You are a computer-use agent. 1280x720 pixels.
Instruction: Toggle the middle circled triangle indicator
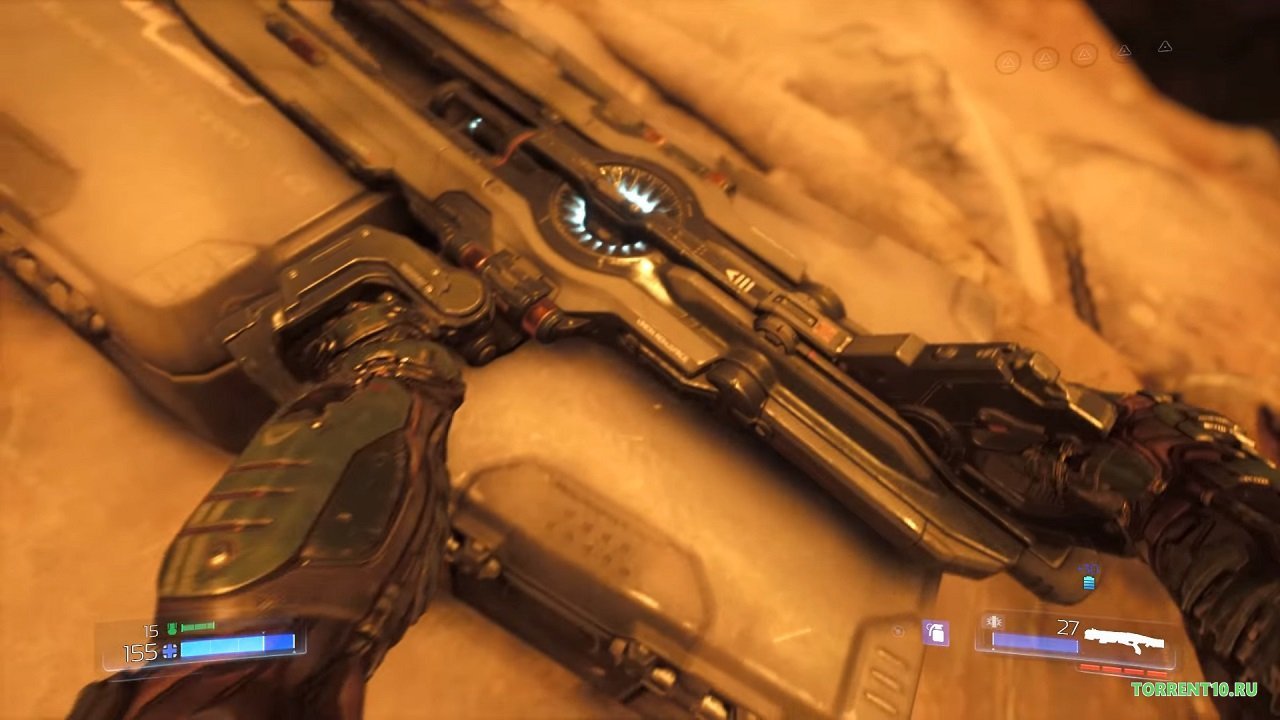pyautogui.click(x=1084, y=54)
